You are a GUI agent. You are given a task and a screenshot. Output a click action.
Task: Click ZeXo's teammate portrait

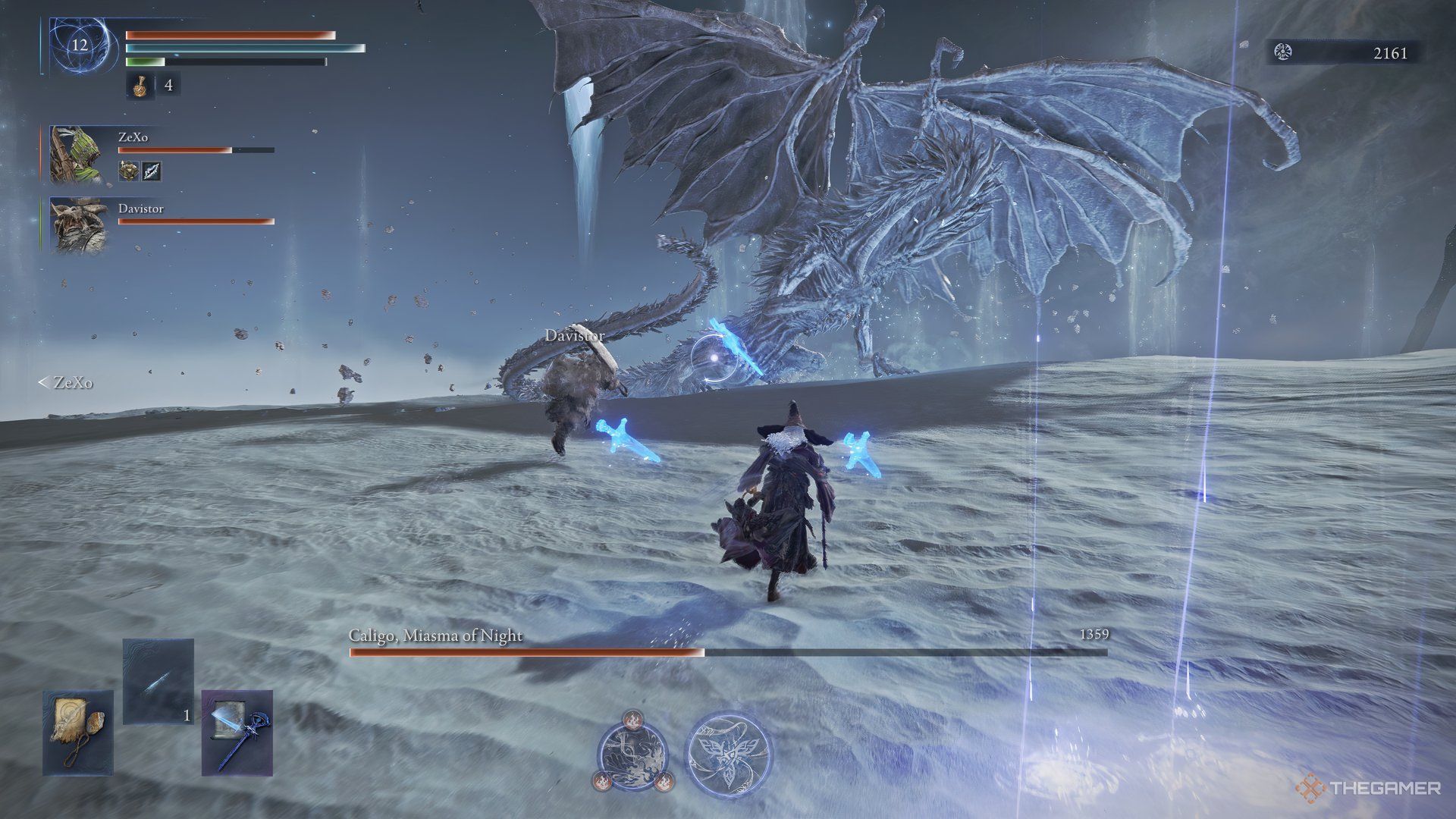[x=75, y=155]
